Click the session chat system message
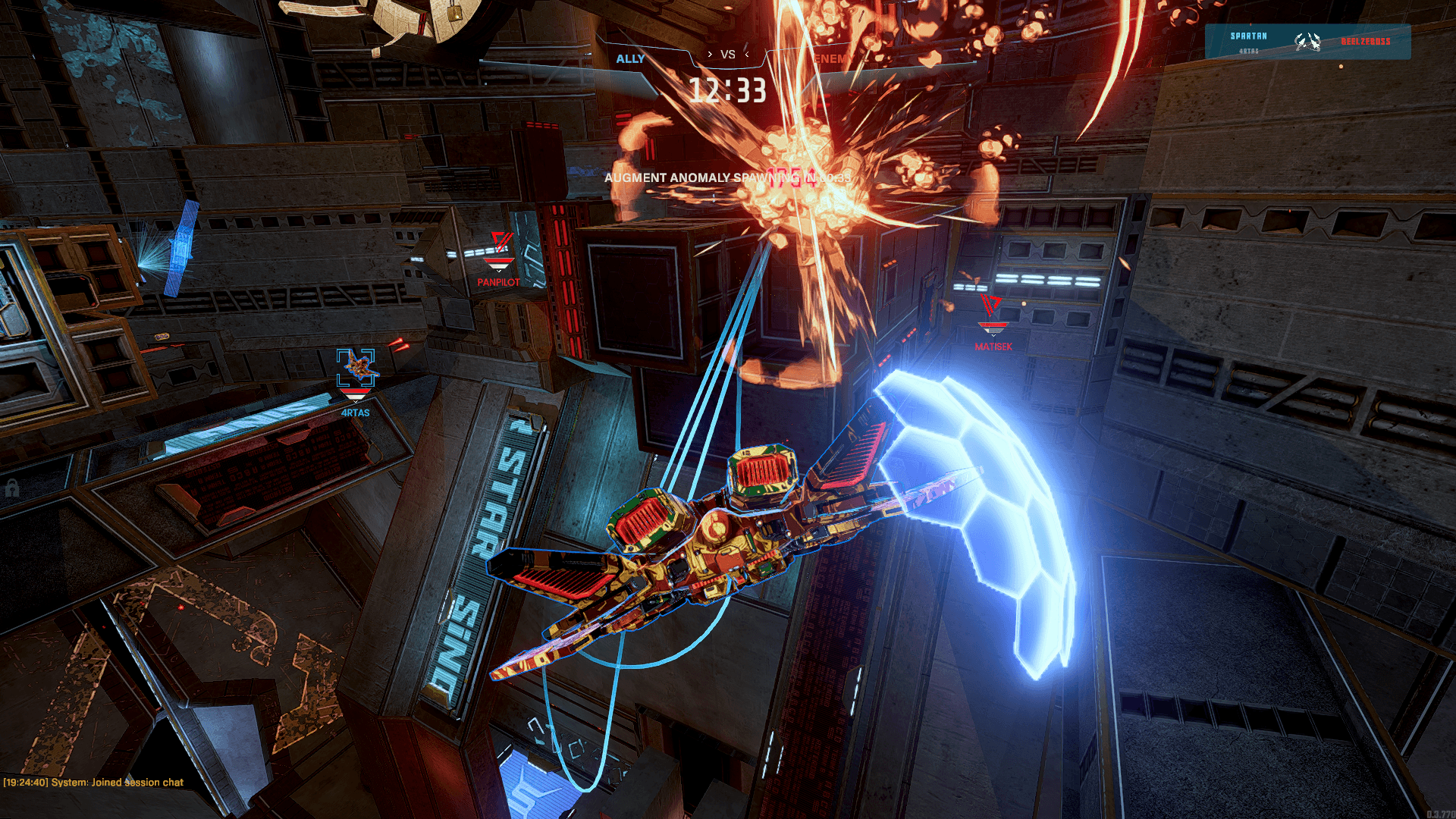Viewport: 1456px width, 819px height. [x=93, y=782]
